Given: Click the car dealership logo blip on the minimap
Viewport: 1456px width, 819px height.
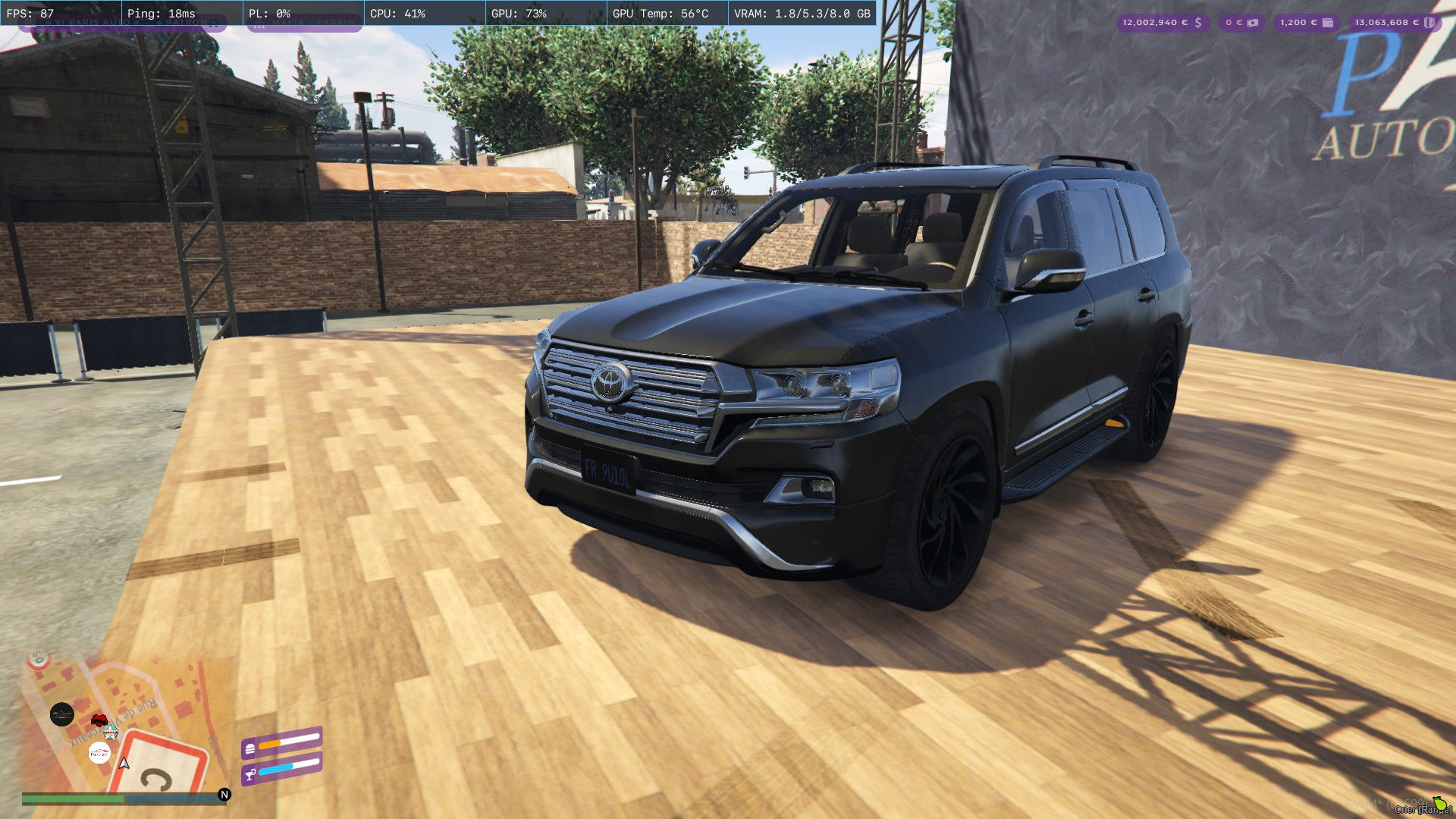Looking at the screenshot, I should pos(99,752).
